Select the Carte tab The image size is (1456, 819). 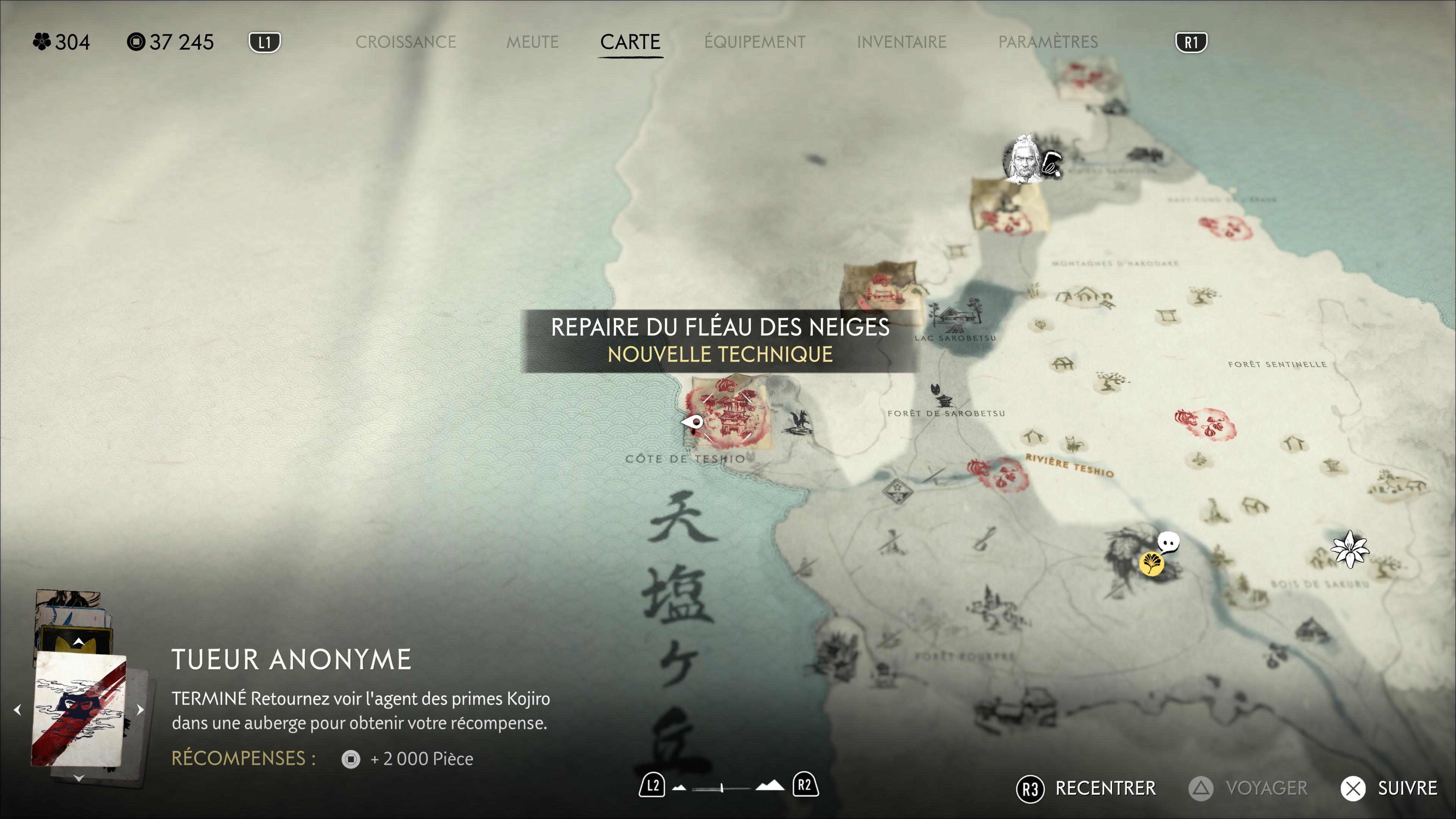(x=630, y=42)
